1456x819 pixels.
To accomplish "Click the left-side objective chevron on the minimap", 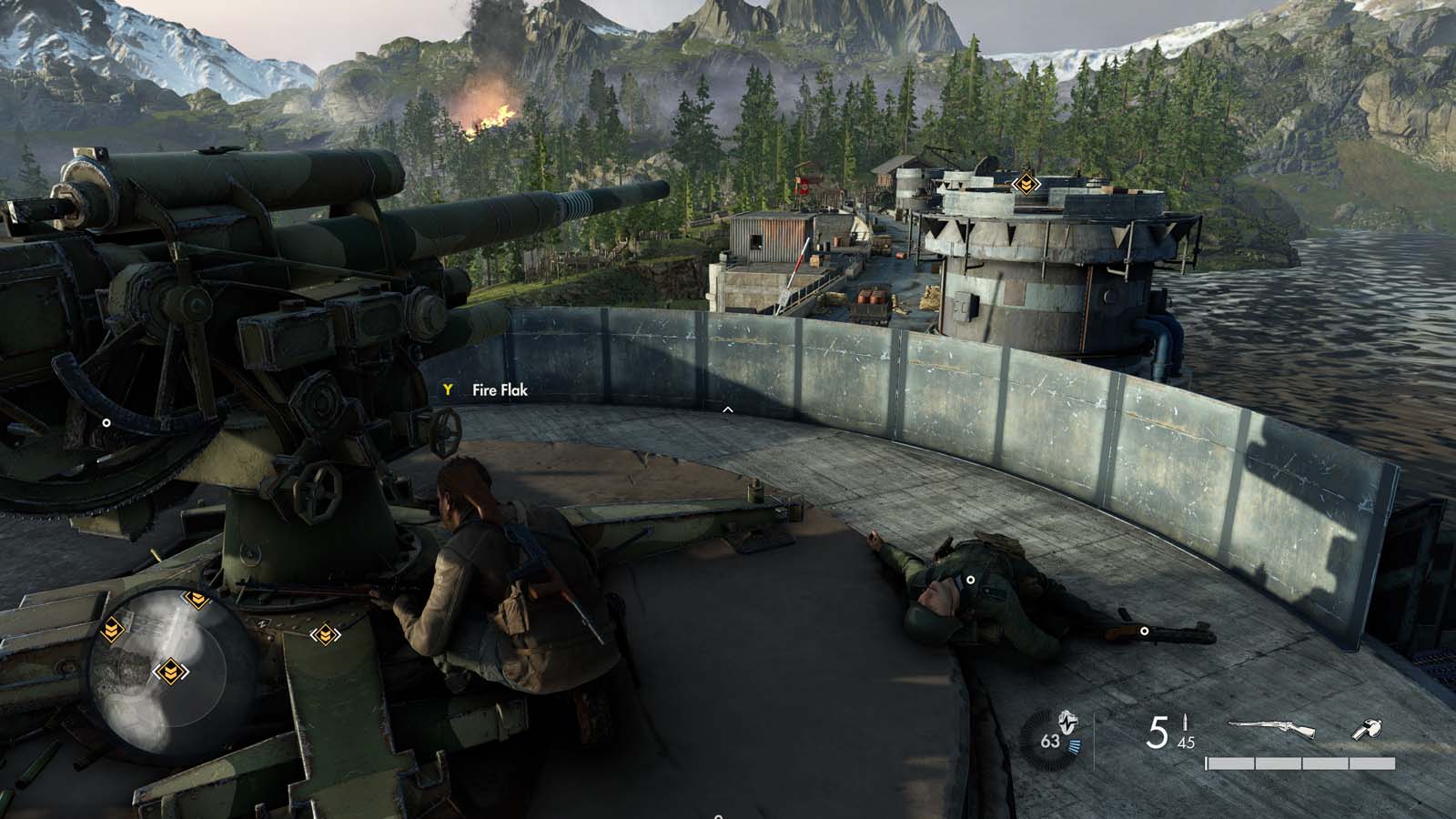I will (113, 631).
